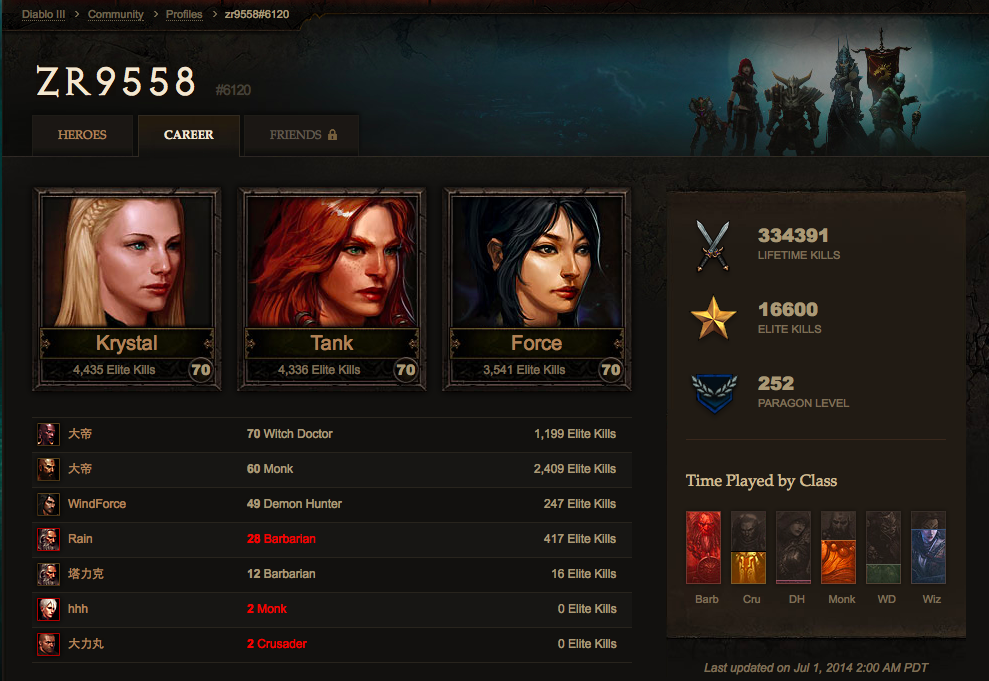Open the hhh Monk hero row
The width and height of the screenshot is (989, 681).
(332, 609)
